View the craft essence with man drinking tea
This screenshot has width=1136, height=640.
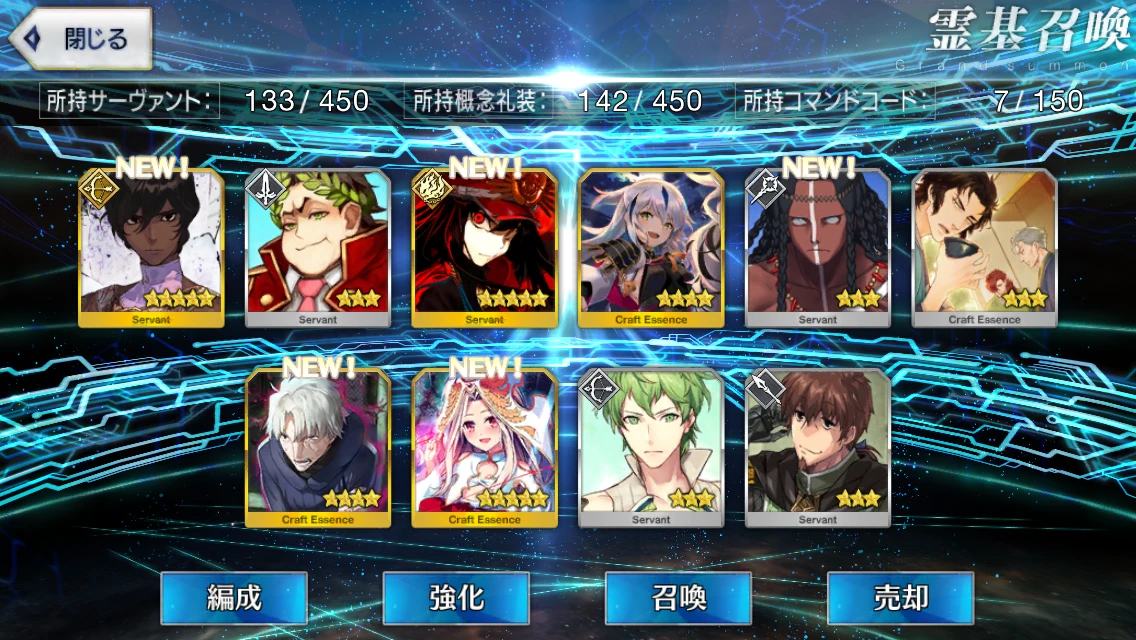984,248
